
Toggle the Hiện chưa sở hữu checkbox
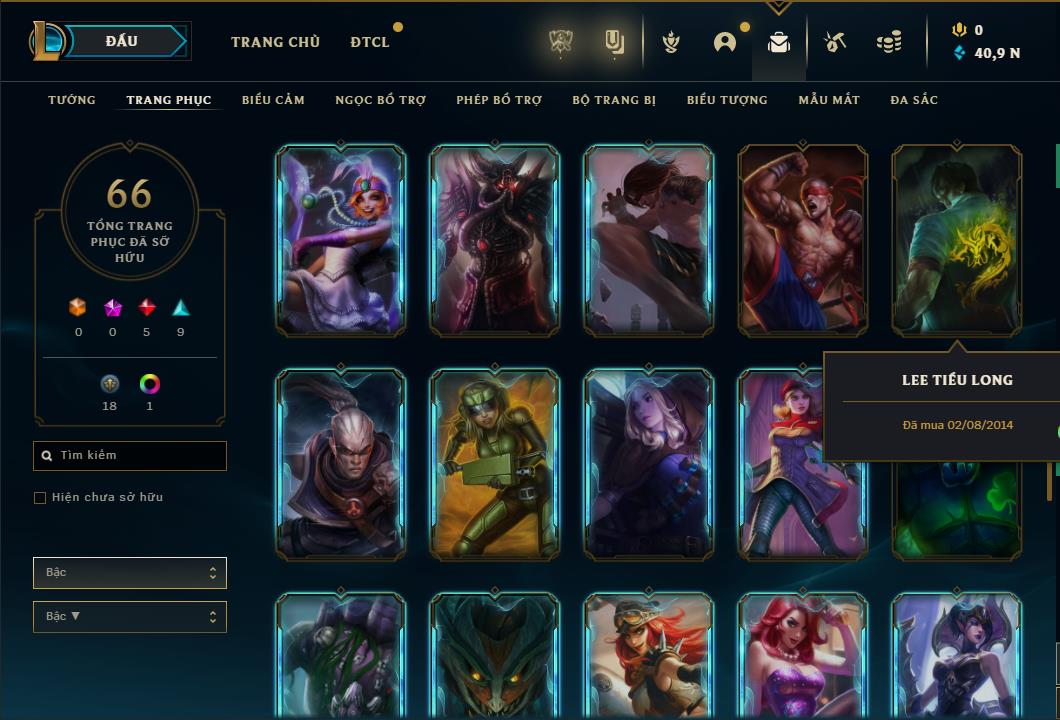click(40, 498)
